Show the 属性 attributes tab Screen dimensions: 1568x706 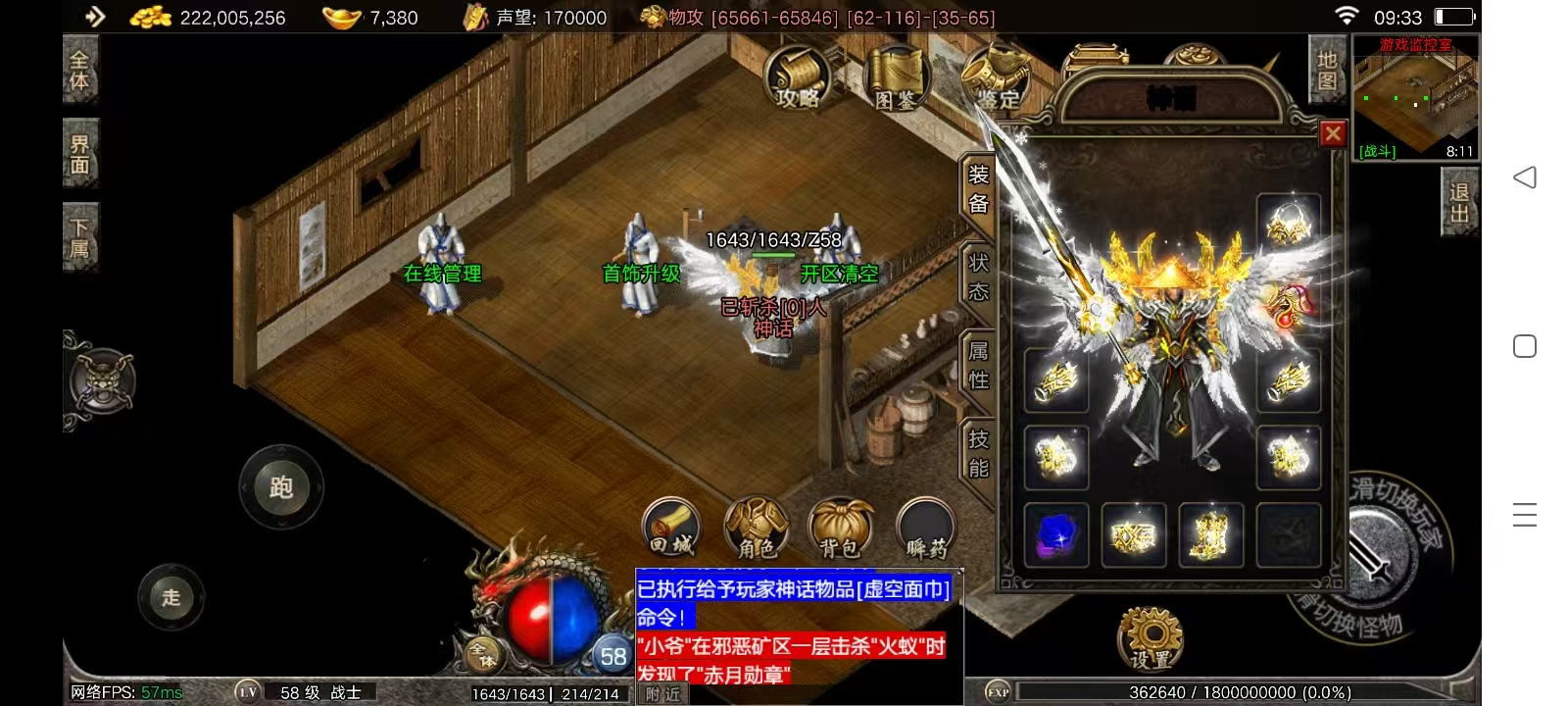pos(978,366)
